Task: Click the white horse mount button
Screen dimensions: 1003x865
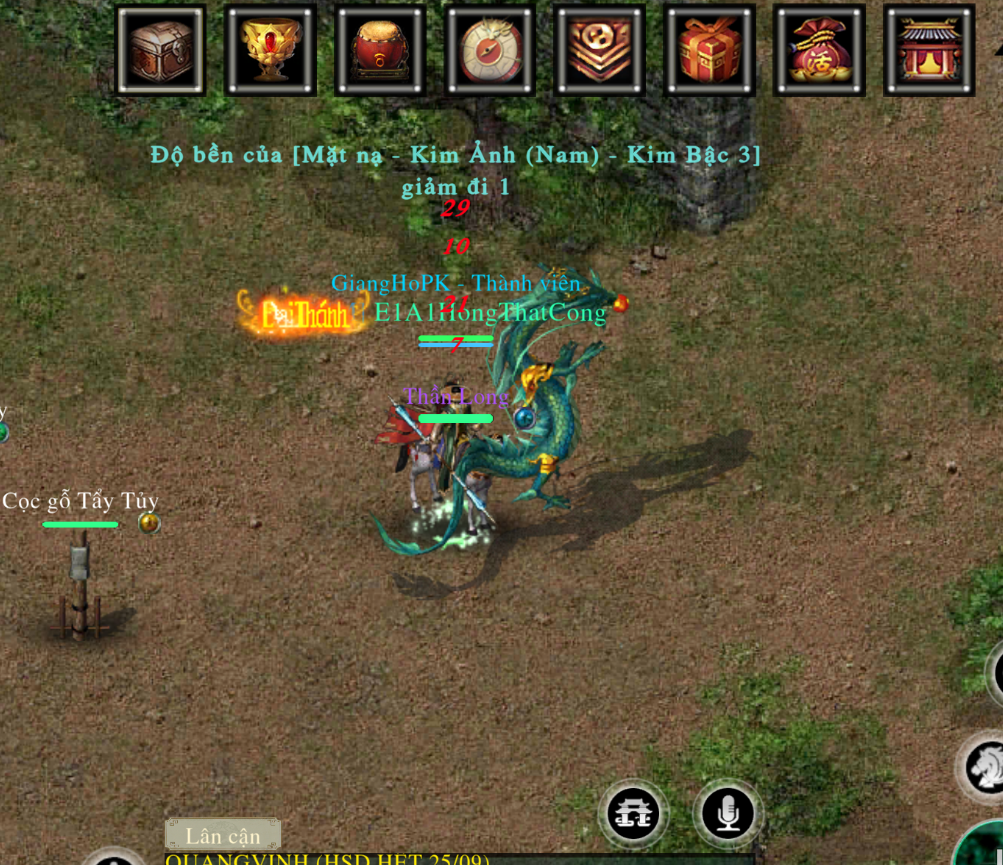Action: (985, 767)
